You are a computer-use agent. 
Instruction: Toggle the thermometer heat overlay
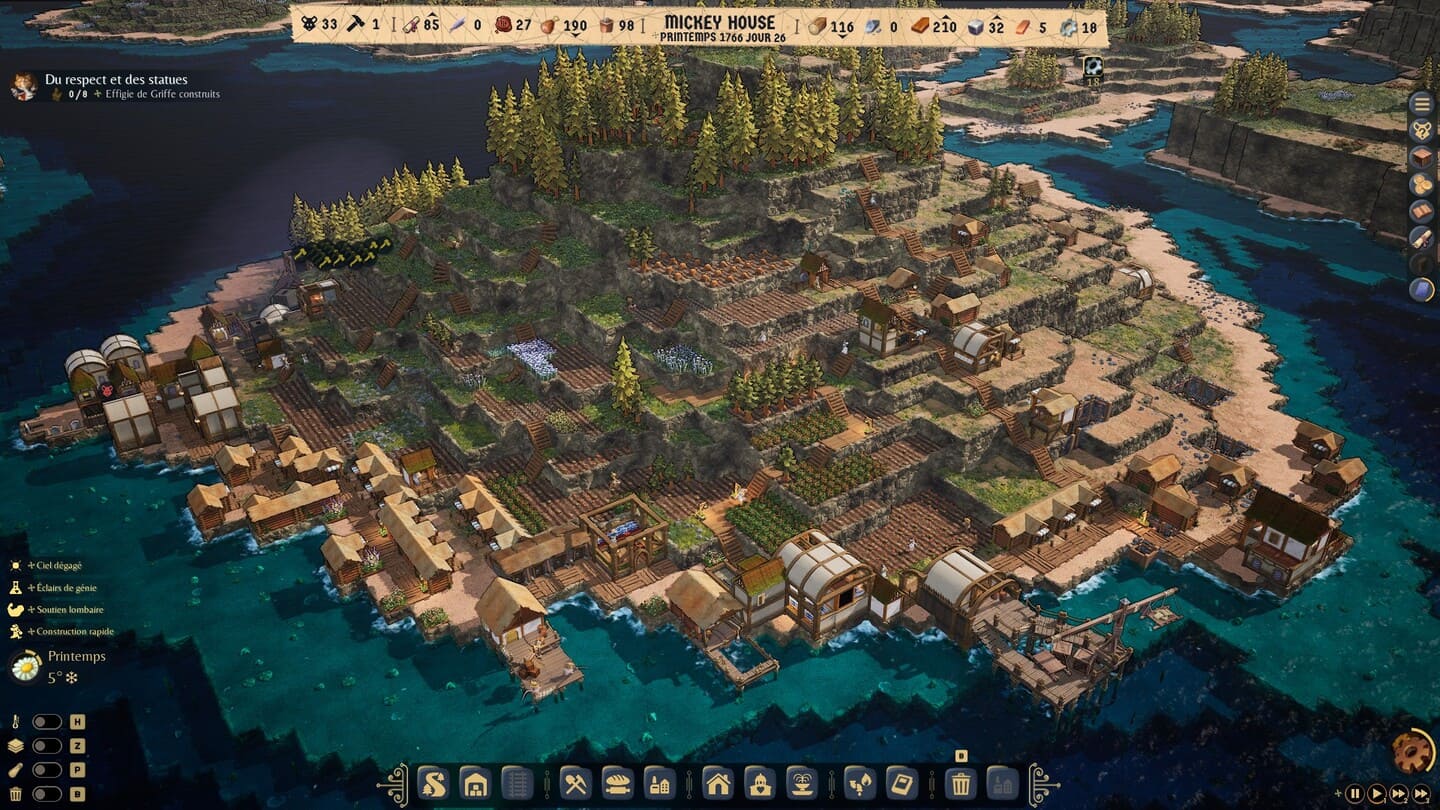tap(47, 722)
